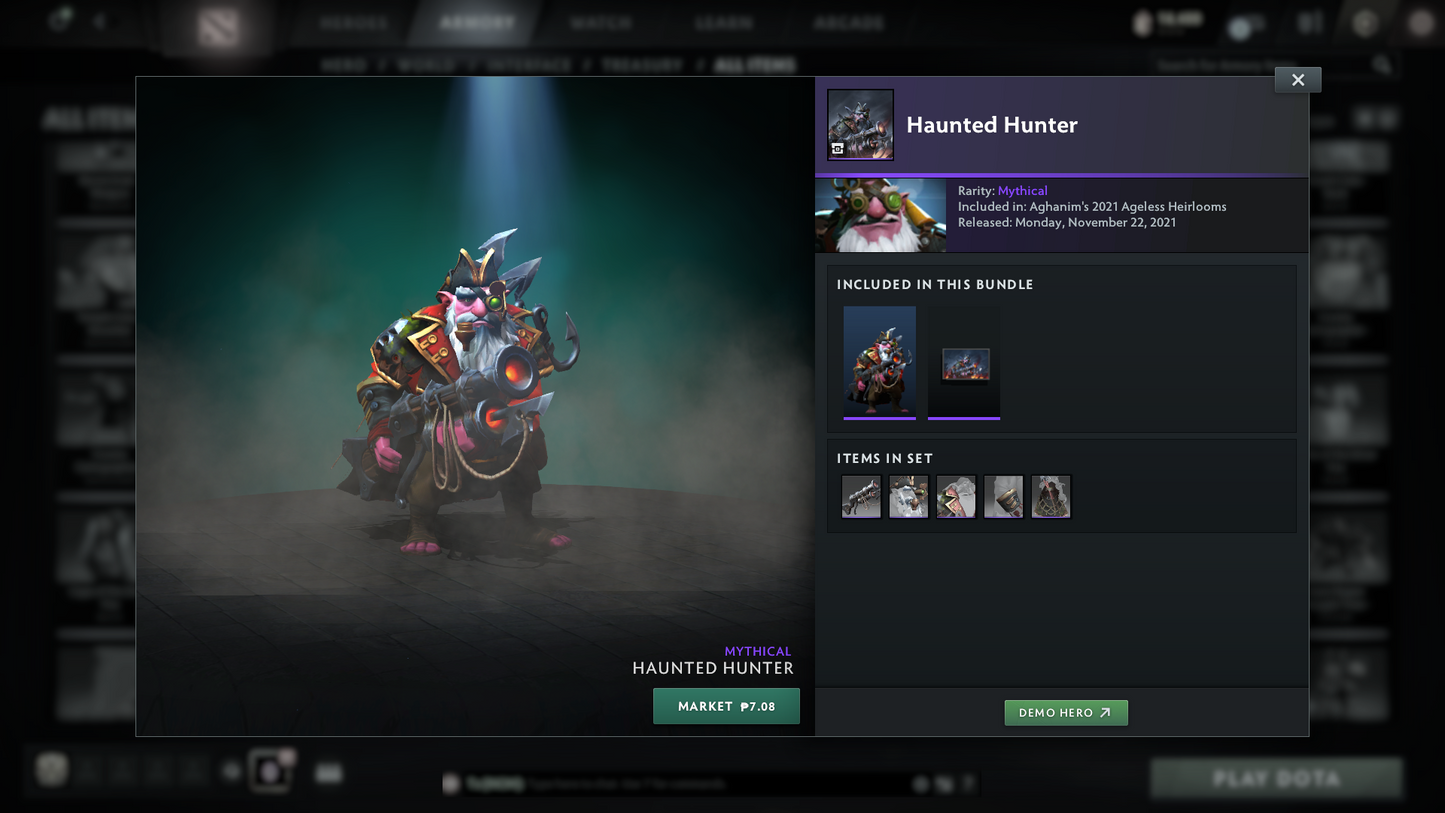This screenshot has width=1445, height=813.
Task: Select the beard item in the set
Action: 908,497
